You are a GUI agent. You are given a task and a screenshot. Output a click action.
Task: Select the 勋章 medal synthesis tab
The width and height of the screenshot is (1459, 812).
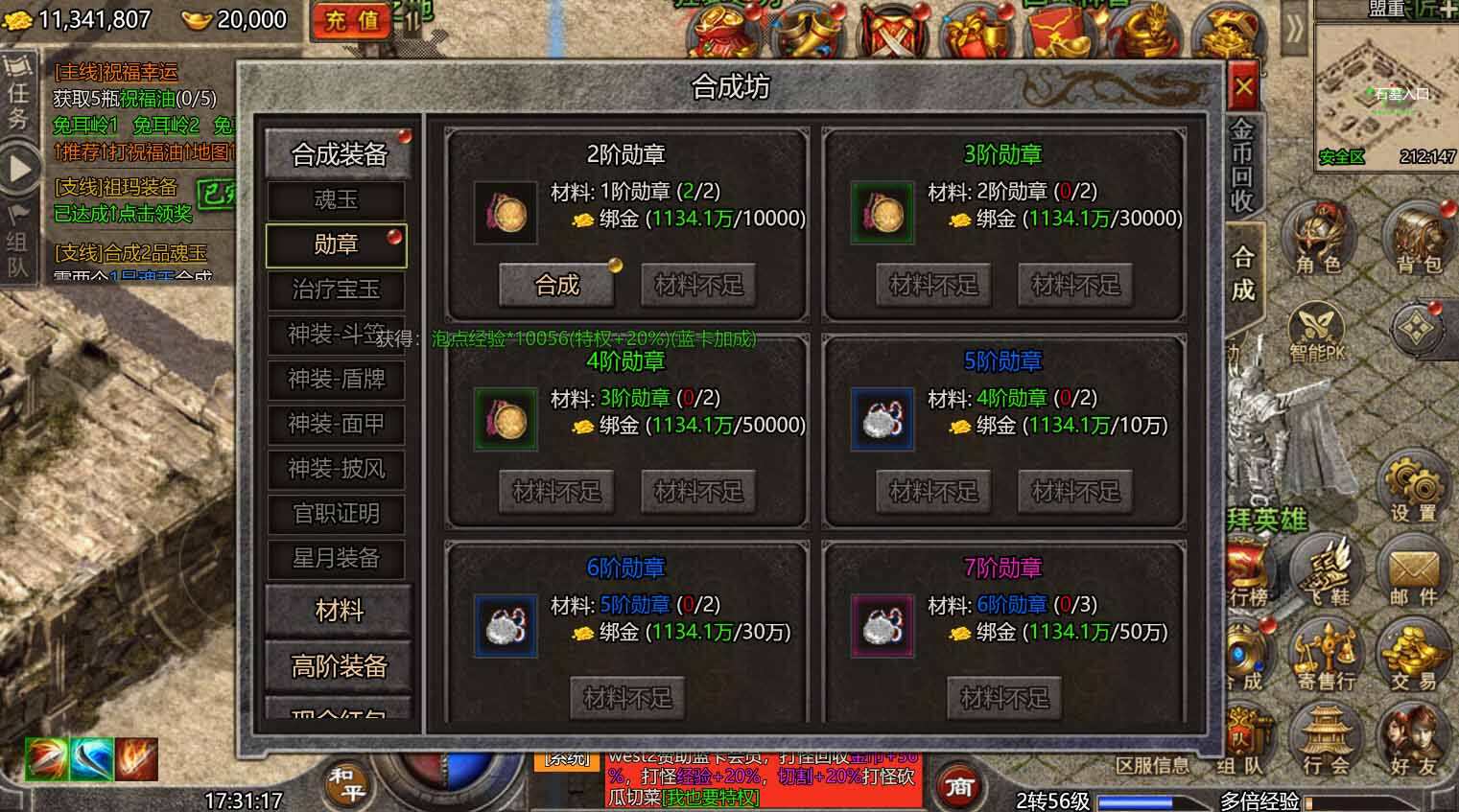(x=336, y=245)
